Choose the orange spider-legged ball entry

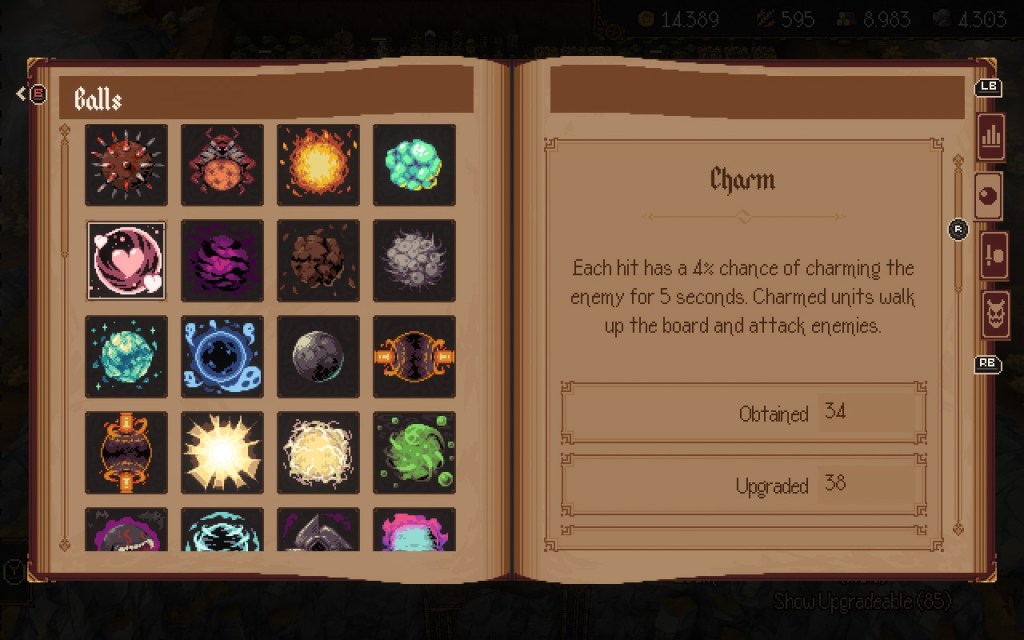tap(222, 165)
